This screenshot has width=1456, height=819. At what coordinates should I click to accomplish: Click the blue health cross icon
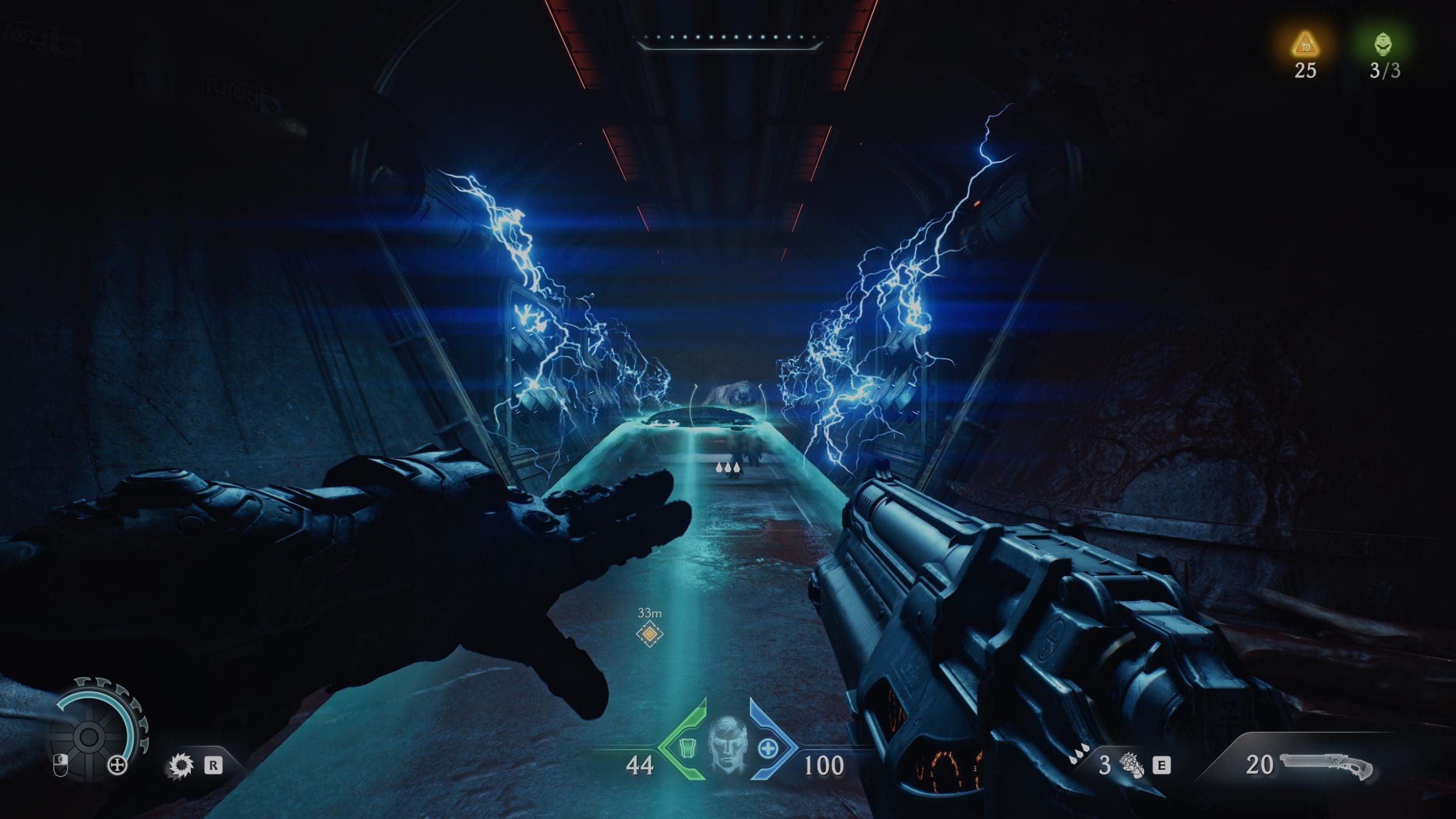[768, 749]
